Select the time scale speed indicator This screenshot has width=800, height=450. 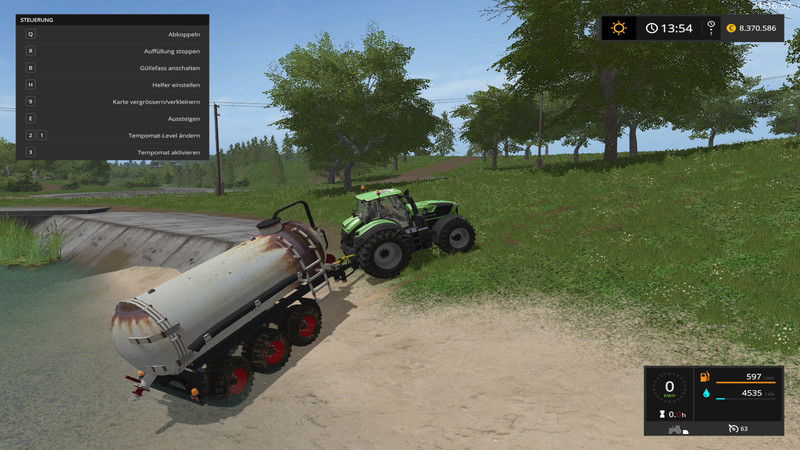click(x=711, y=28)
